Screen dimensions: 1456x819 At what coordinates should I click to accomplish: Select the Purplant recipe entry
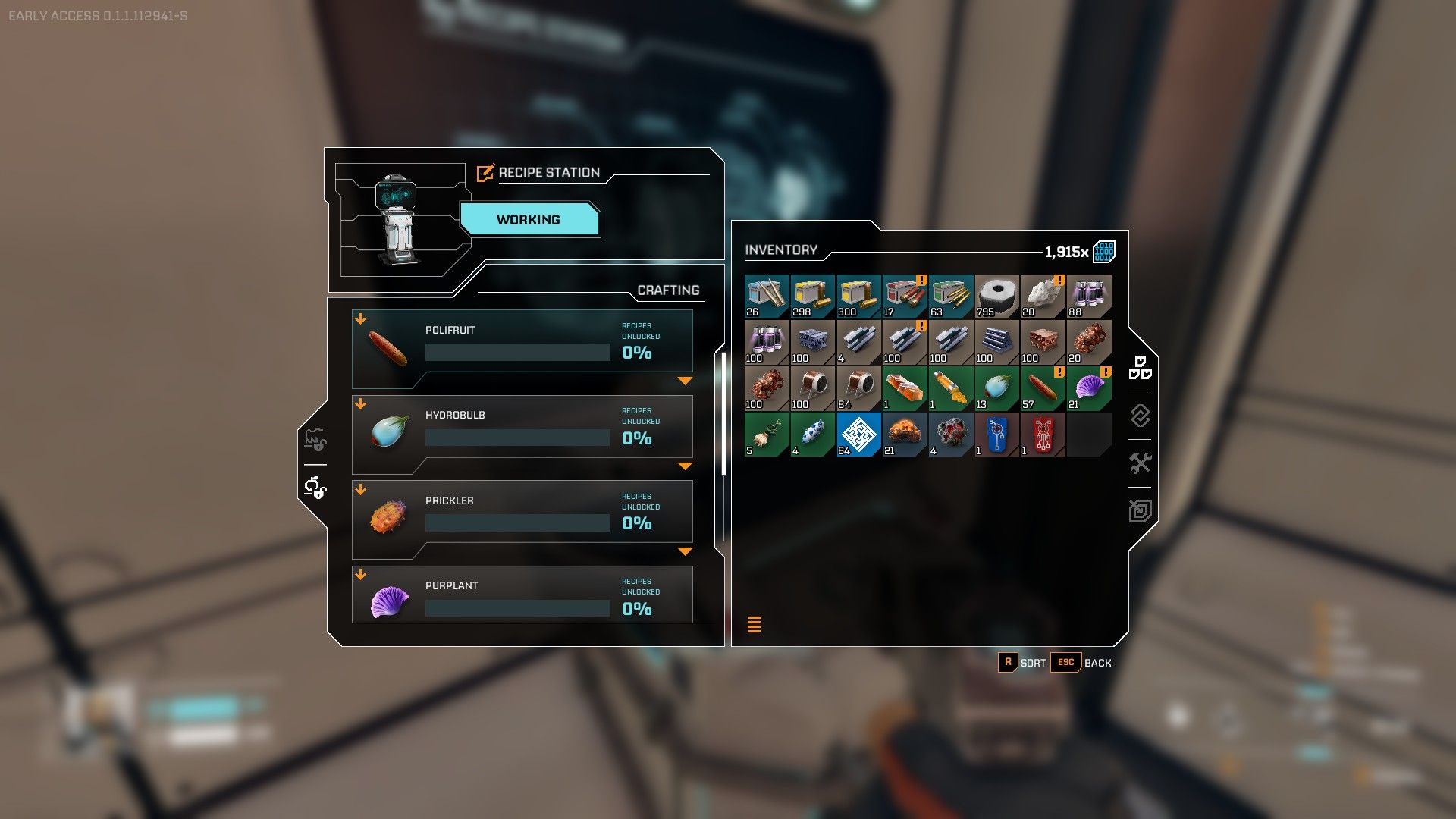coord(522,596)
